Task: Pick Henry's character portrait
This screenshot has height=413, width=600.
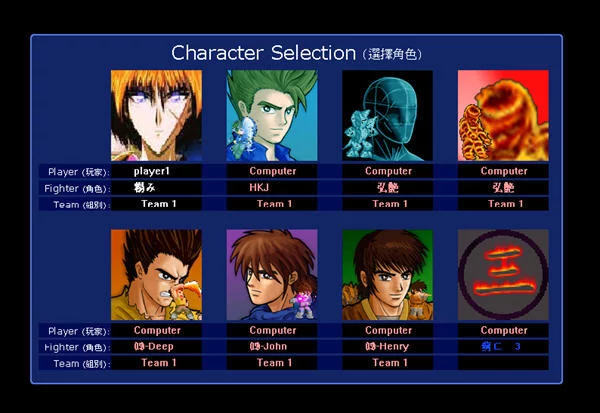Action: click(x=388, y=275)
